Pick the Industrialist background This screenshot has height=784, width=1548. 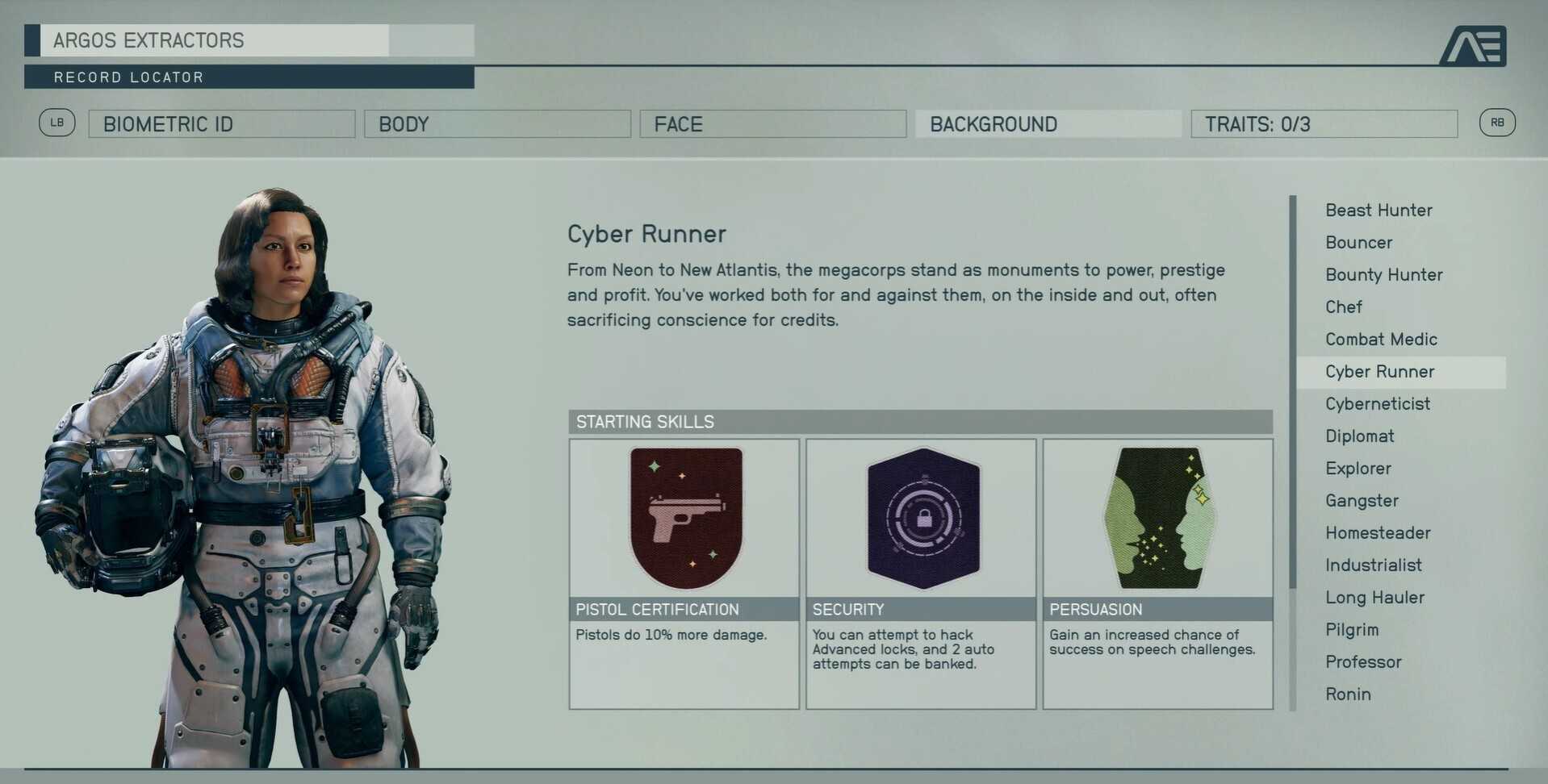tap(1373, 565)
